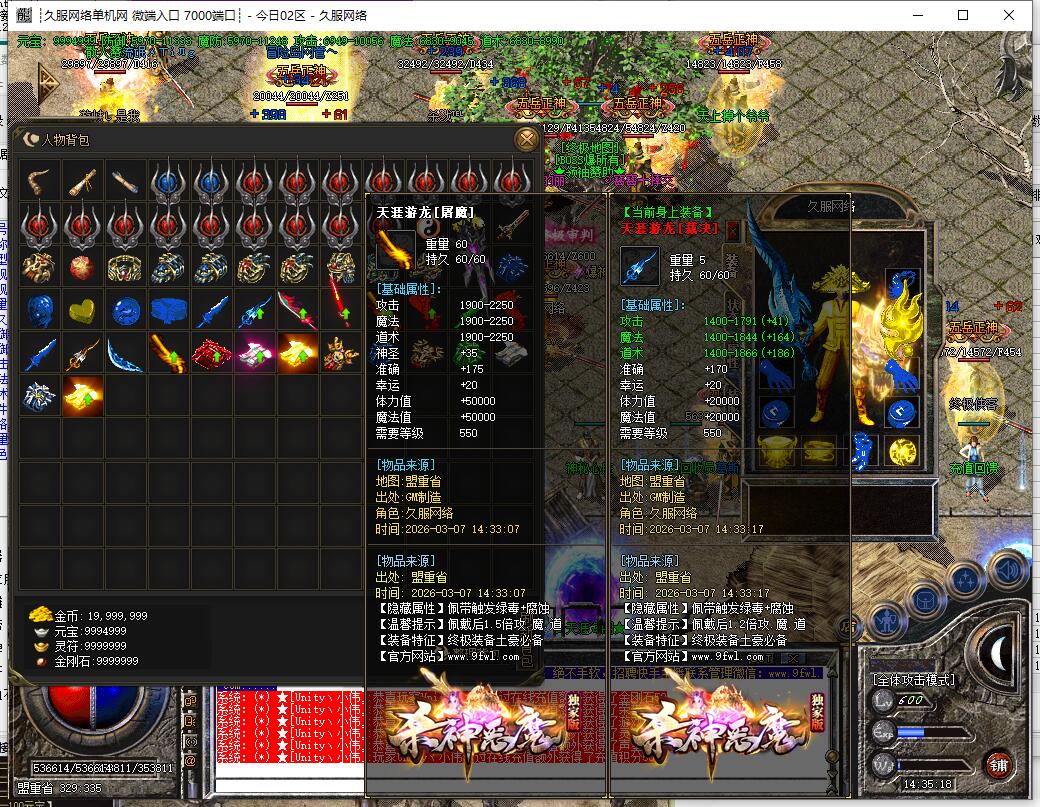The width and height of the screenshot is (1040, 807).
Task: Select the red round orb item
Action: click(x=83, y=268)
